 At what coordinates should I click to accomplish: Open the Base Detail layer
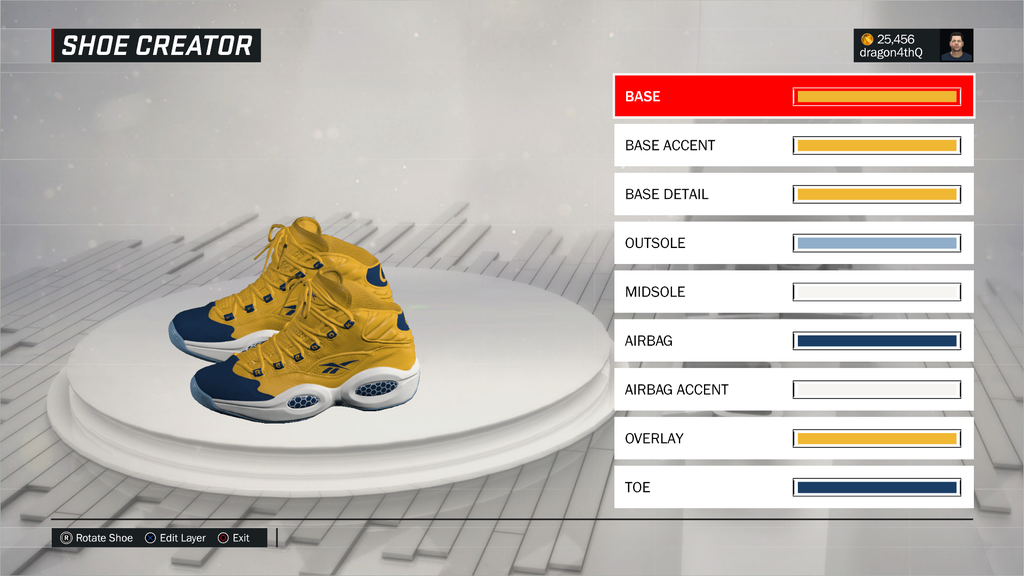(x=793, y=194)
